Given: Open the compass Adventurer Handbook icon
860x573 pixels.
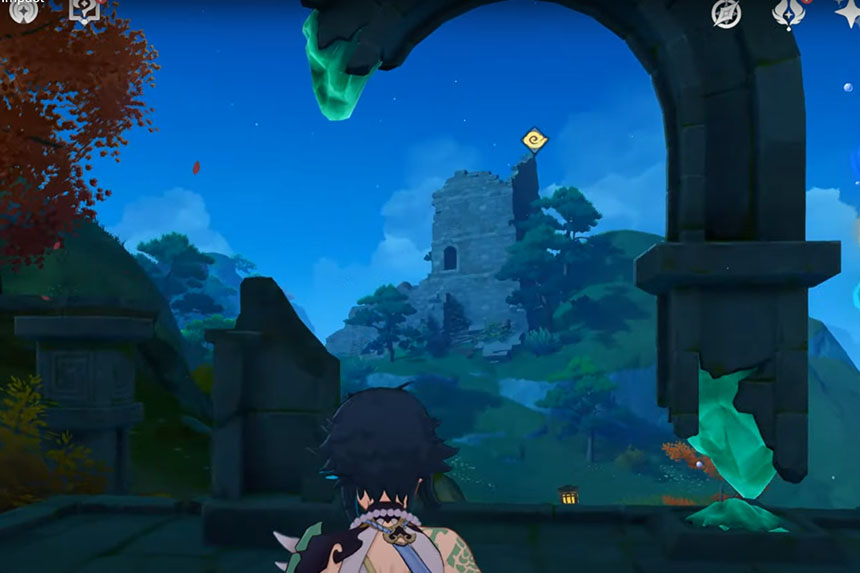Looking at the screenshot, I should [x=726, y=13].
